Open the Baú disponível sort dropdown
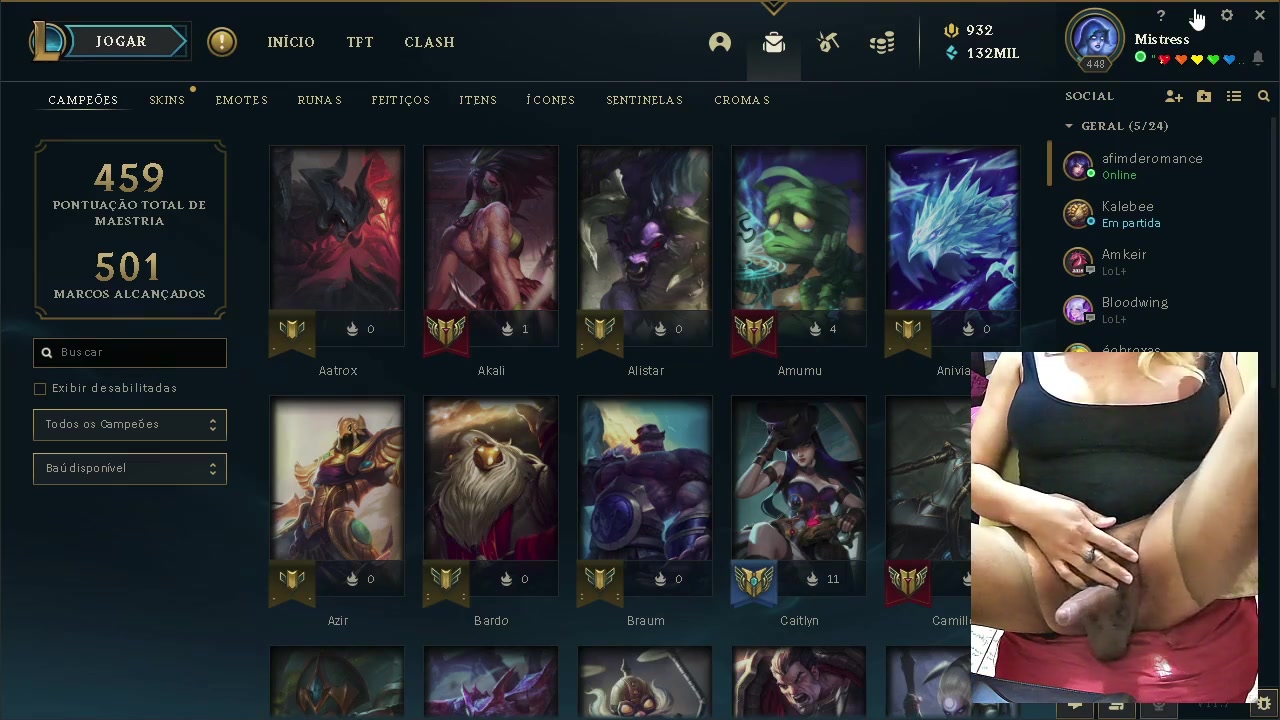1280x720 pixels. (x=130, y=468)
